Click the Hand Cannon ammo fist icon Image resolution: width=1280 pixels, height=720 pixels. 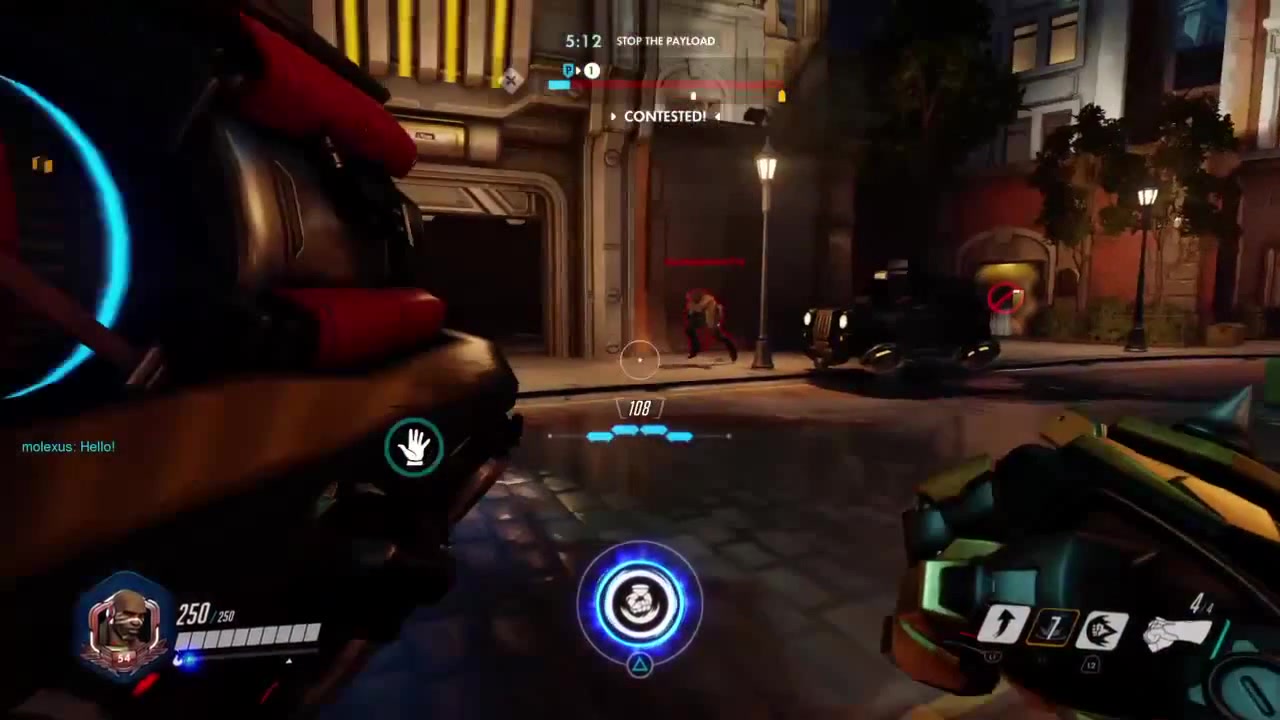tap(1175, 631)
